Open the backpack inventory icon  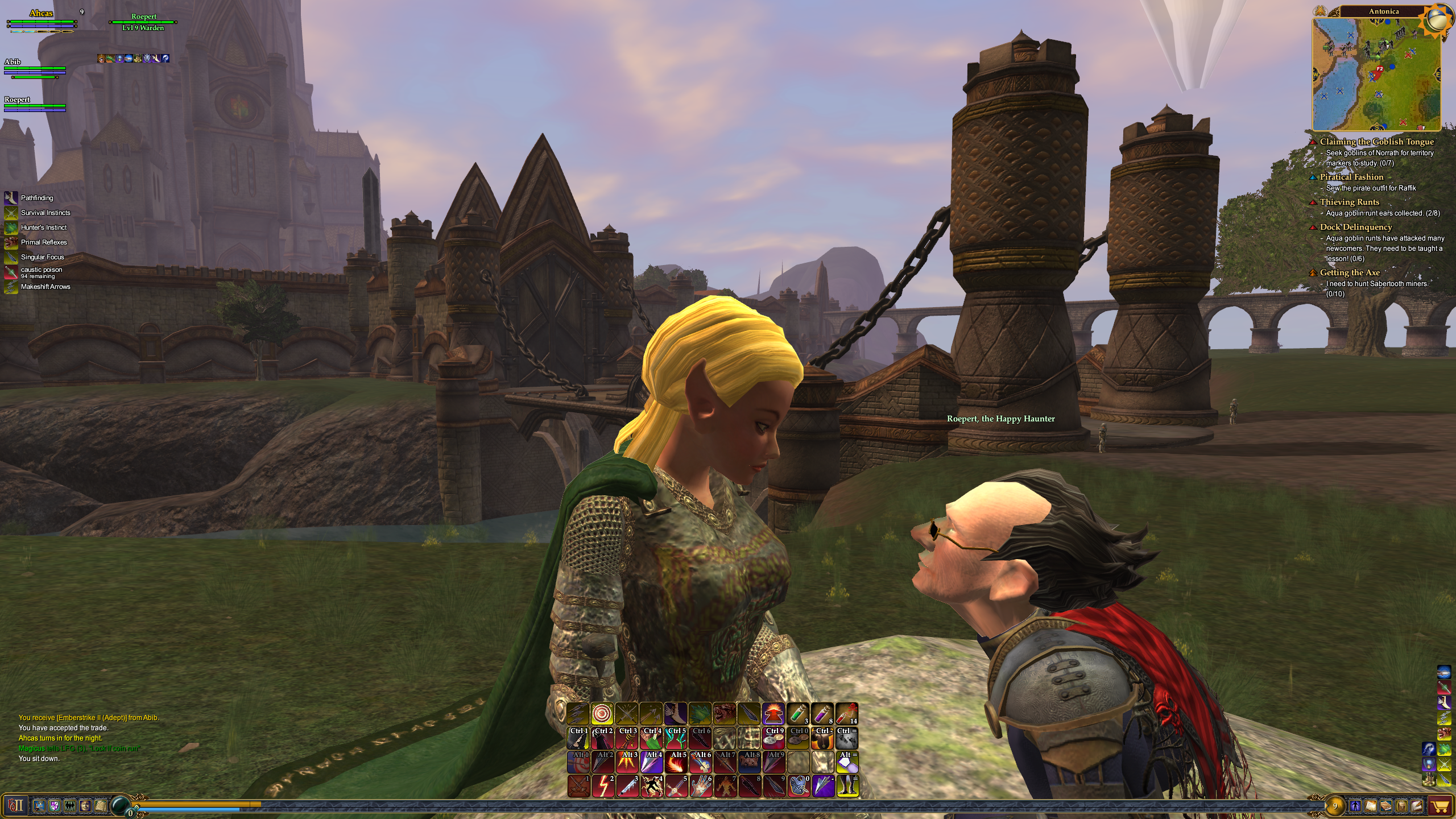1401,806
